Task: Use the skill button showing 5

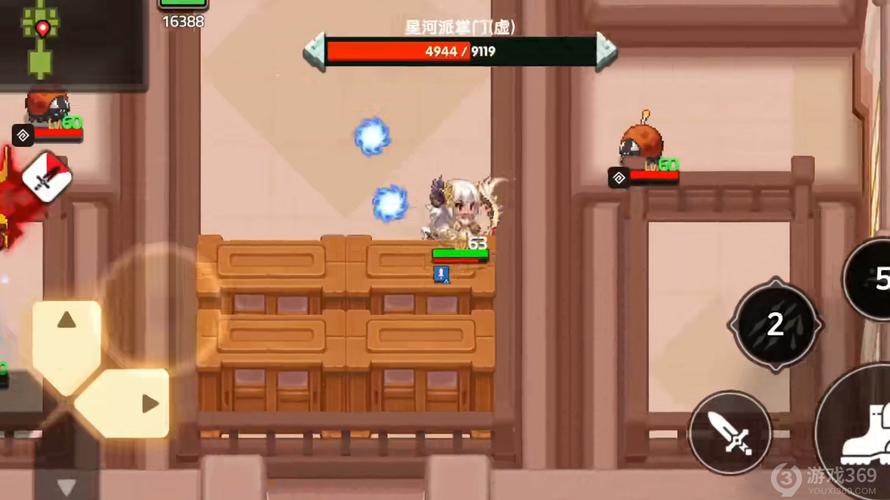Action: click(x=872, y=277)
